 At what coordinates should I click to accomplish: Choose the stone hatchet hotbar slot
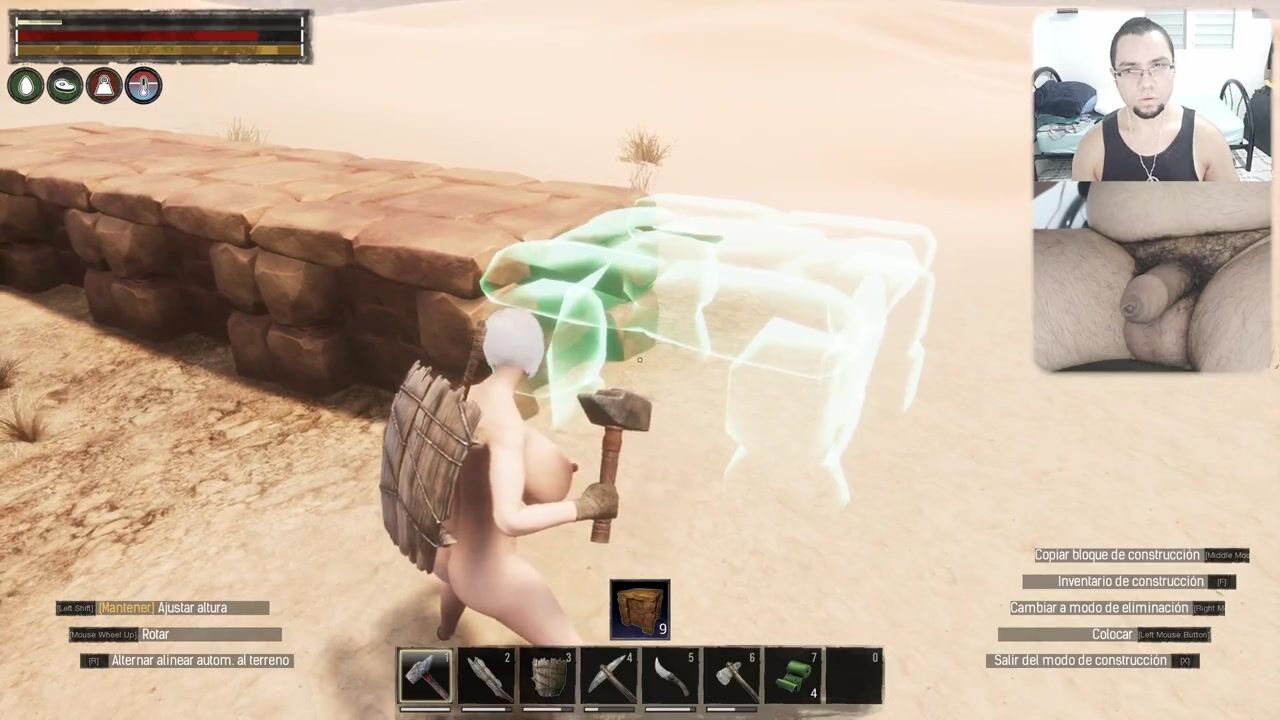point(732,677)
